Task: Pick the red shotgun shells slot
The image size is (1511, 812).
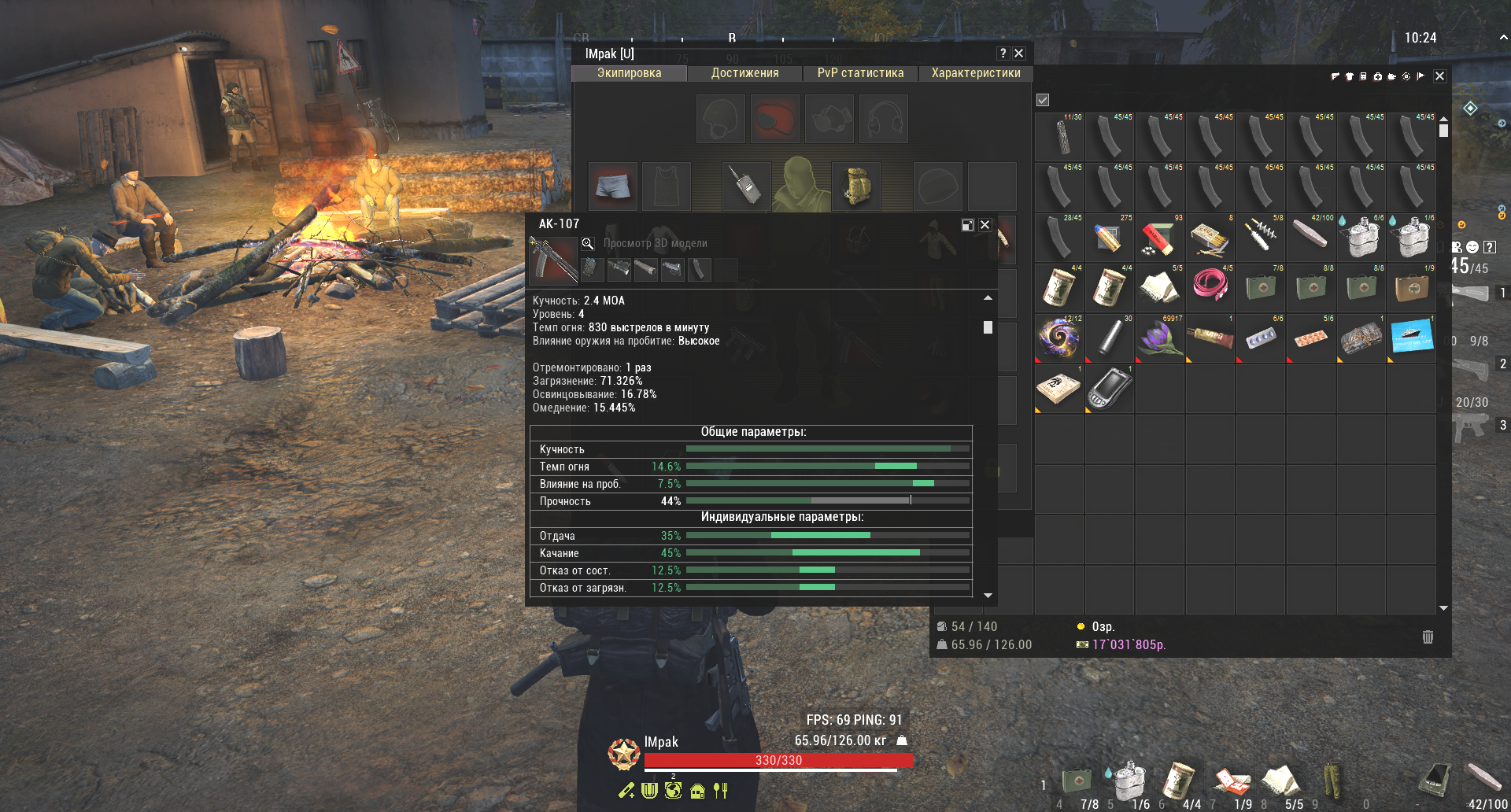Action: pyautogui.click(x=1159, y=238)
